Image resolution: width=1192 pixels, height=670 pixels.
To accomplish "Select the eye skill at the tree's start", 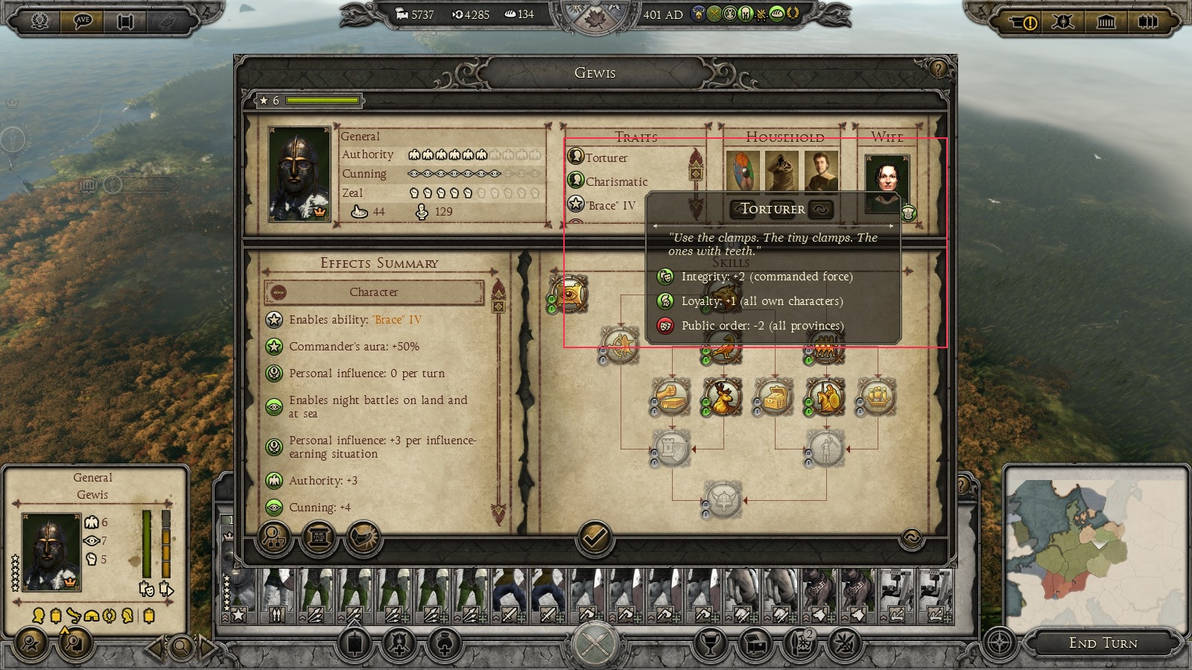I will coord(568,293).
